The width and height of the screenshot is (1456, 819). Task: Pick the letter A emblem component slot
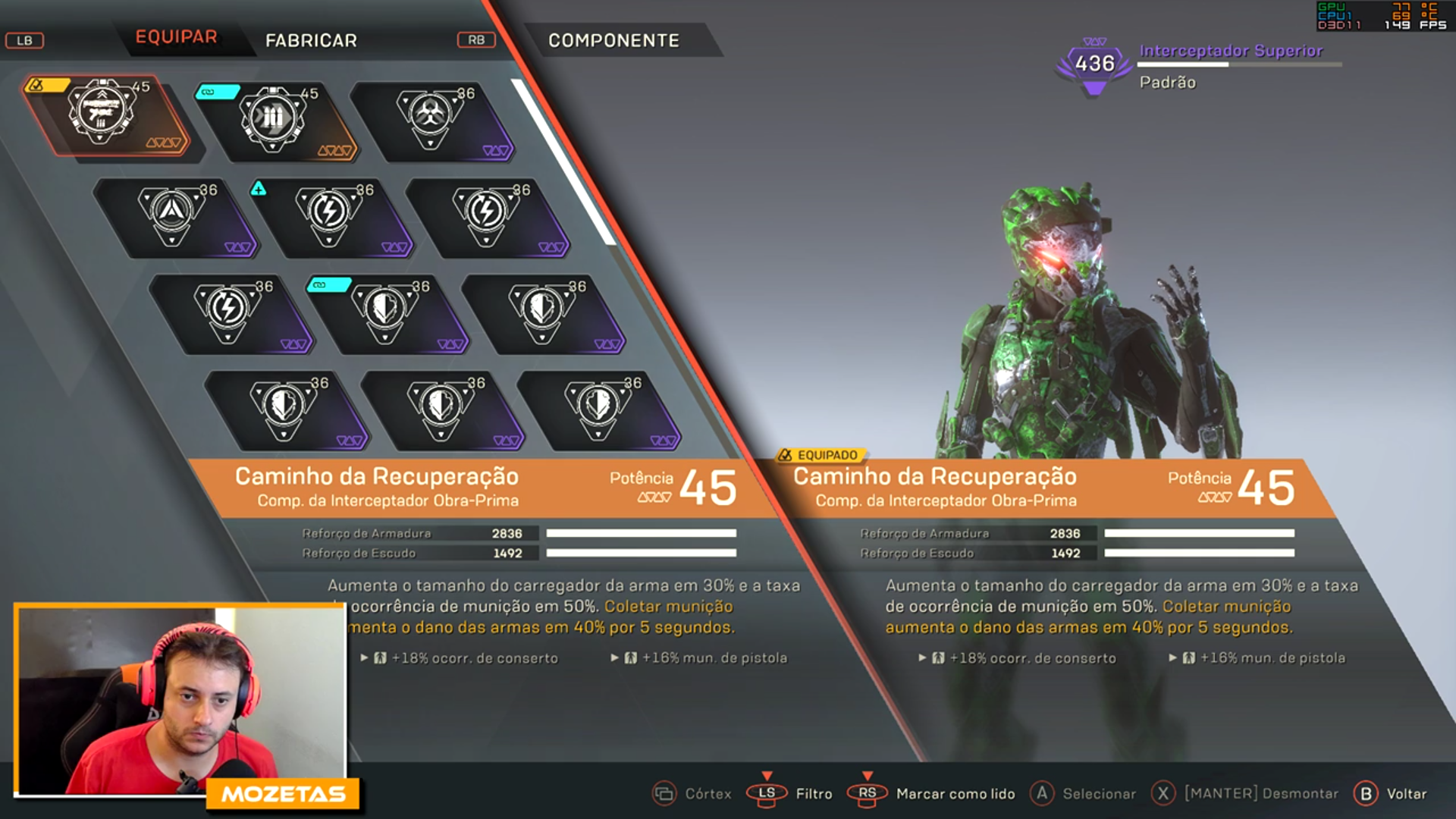[x=172, y=215]
